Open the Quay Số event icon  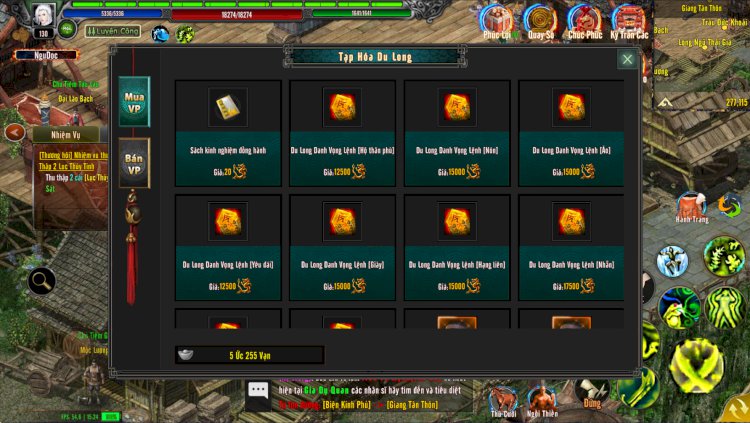[541, 20]
